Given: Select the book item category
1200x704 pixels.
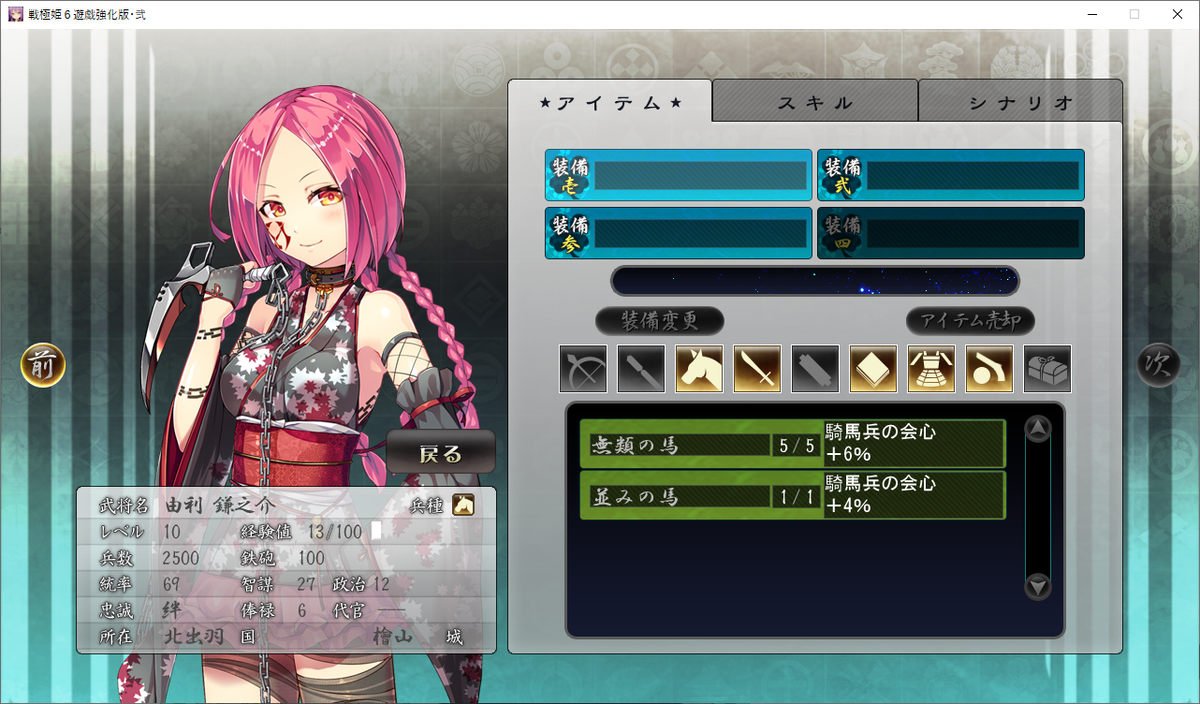Looking at the screenshot, I should pos(873,369).
